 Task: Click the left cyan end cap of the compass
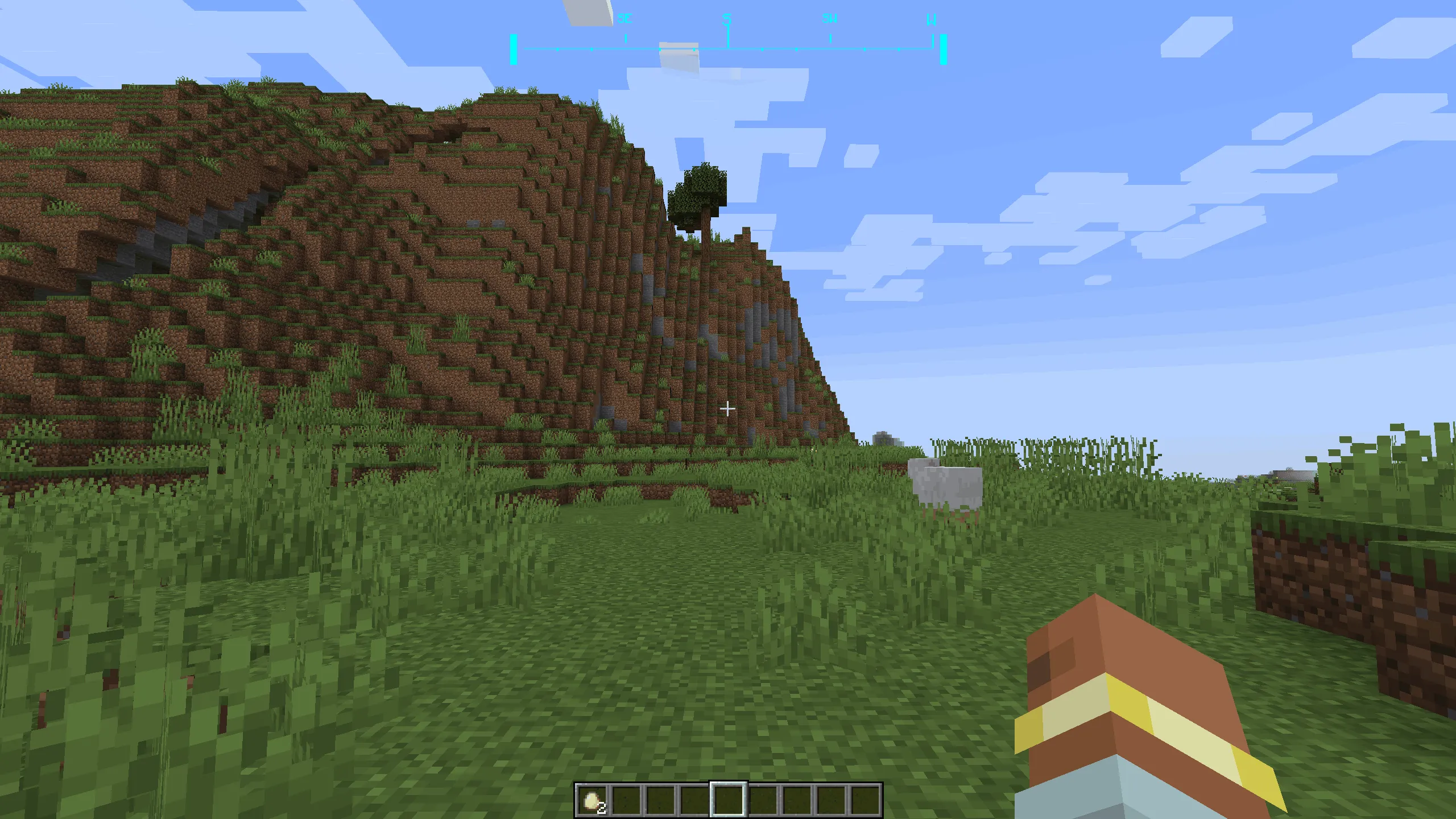pos(514,48)
